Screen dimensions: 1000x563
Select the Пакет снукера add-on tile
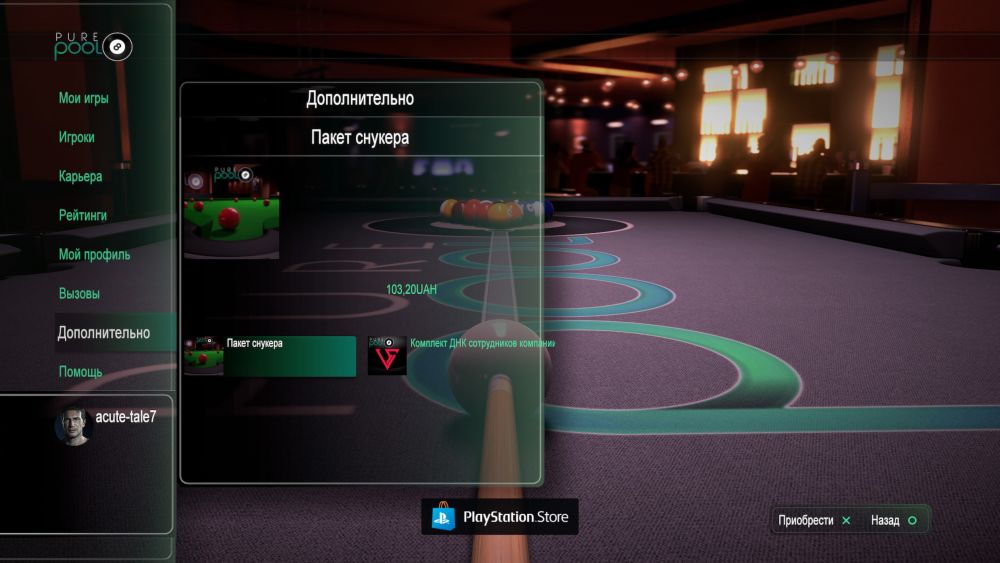click(x=270, y=356)
